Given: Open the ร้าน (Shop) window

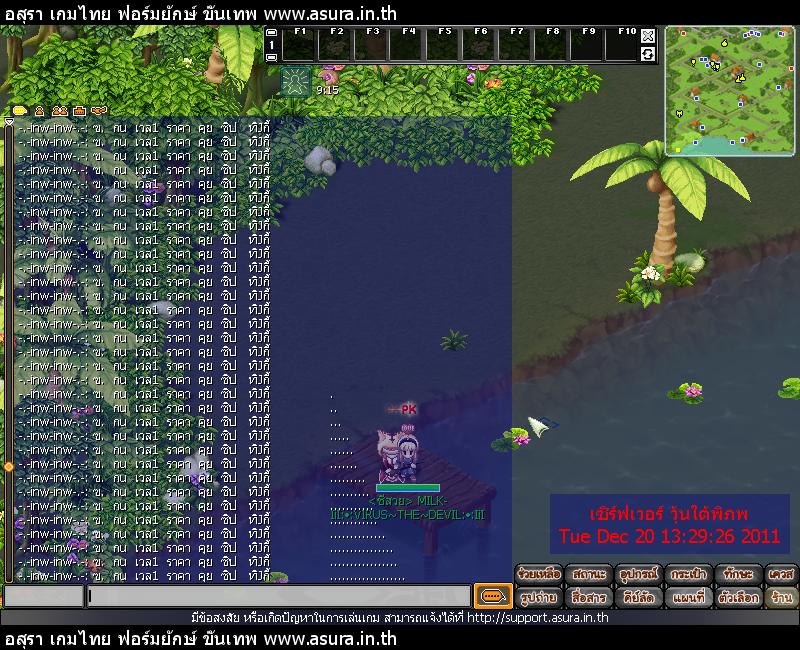Looking at the screenshot, I should click(782, 597).
